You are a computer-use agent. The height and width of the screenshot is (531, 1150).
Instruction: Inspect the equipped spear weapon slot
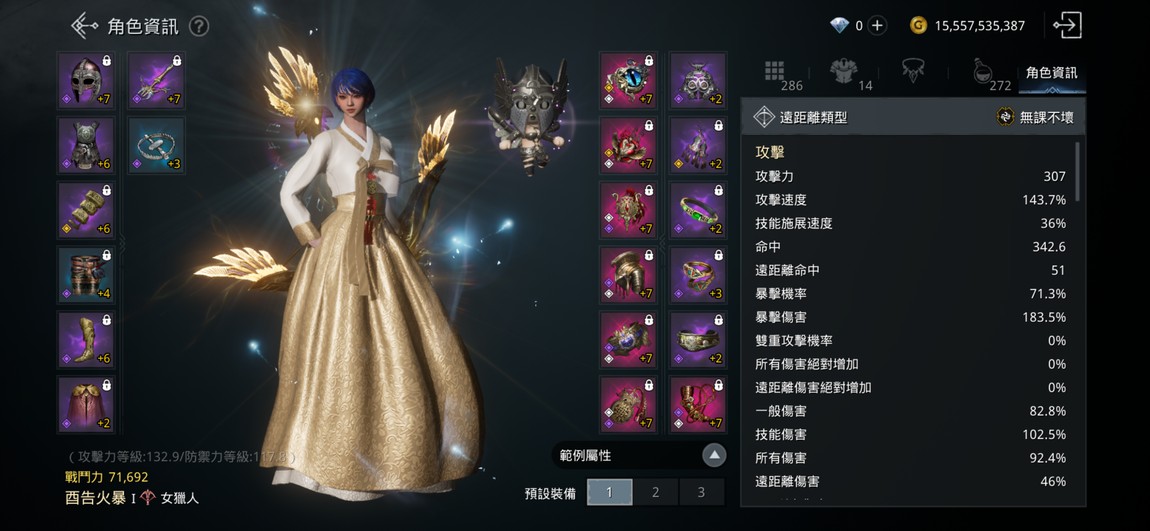156,81
